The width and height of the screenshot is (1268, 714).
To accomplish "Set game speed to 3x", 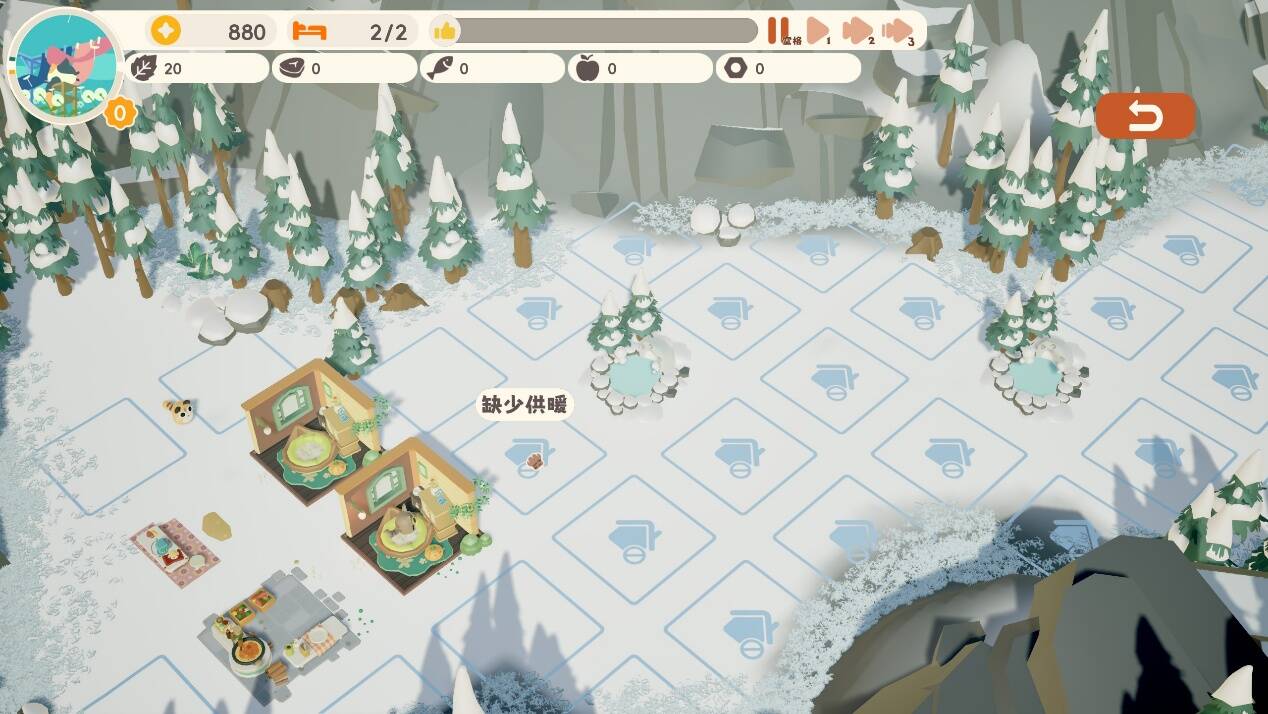I will coord(898,31).
